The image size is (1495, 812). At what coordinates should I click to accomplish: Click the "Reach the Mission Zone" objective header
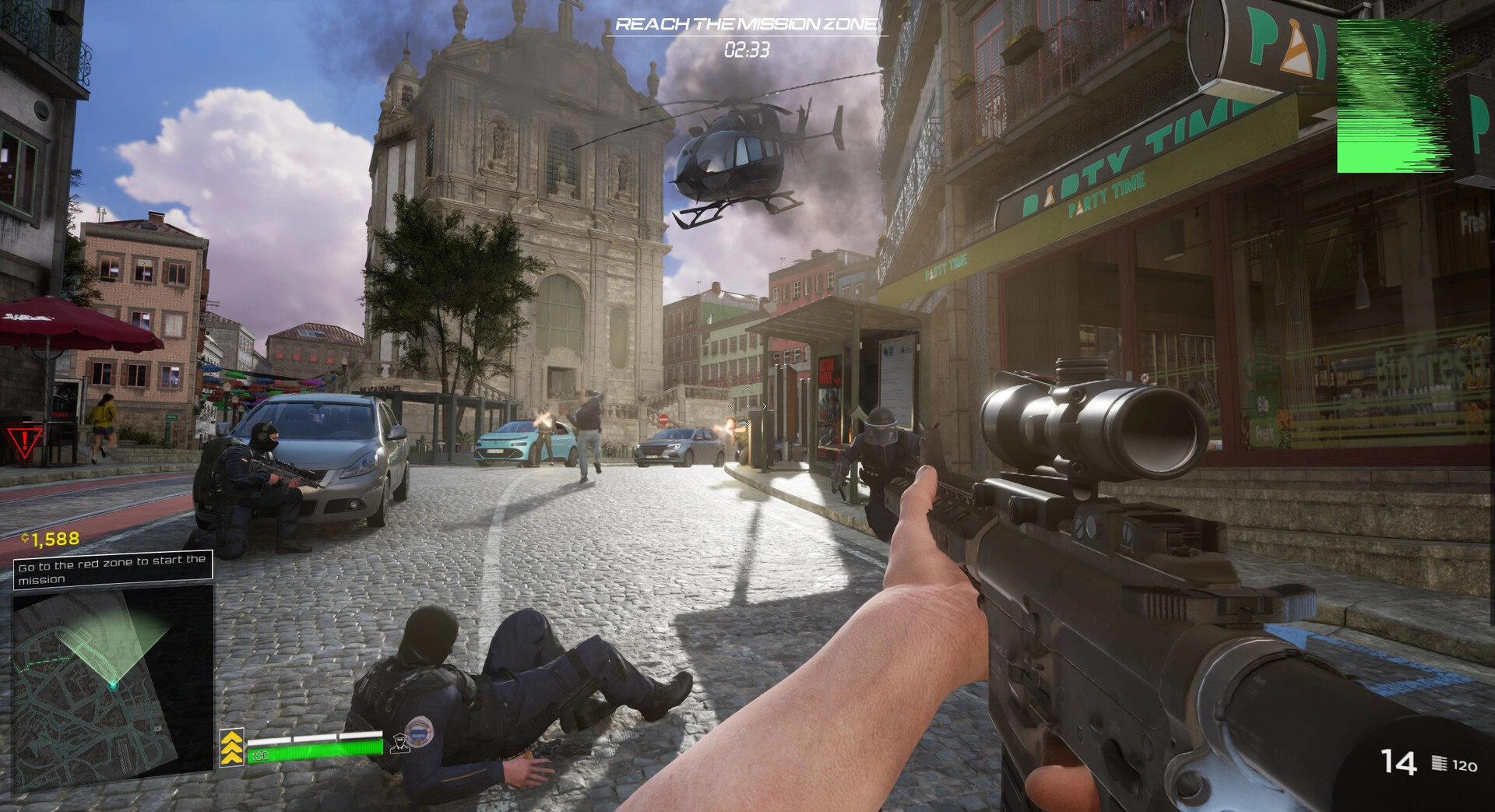click(746, 24)
